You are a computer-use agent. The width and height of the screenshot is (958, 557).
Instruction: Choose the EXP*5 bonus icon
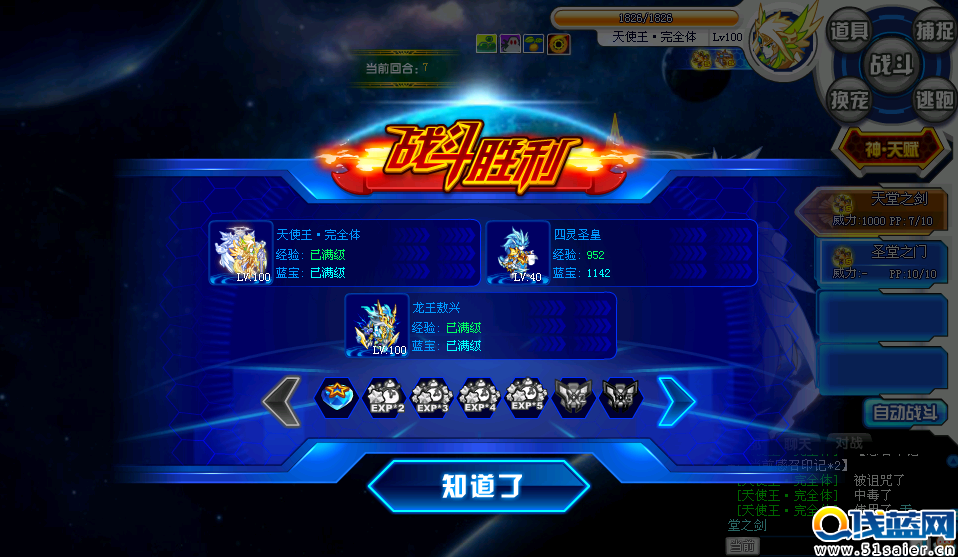[x=527, y=399]
